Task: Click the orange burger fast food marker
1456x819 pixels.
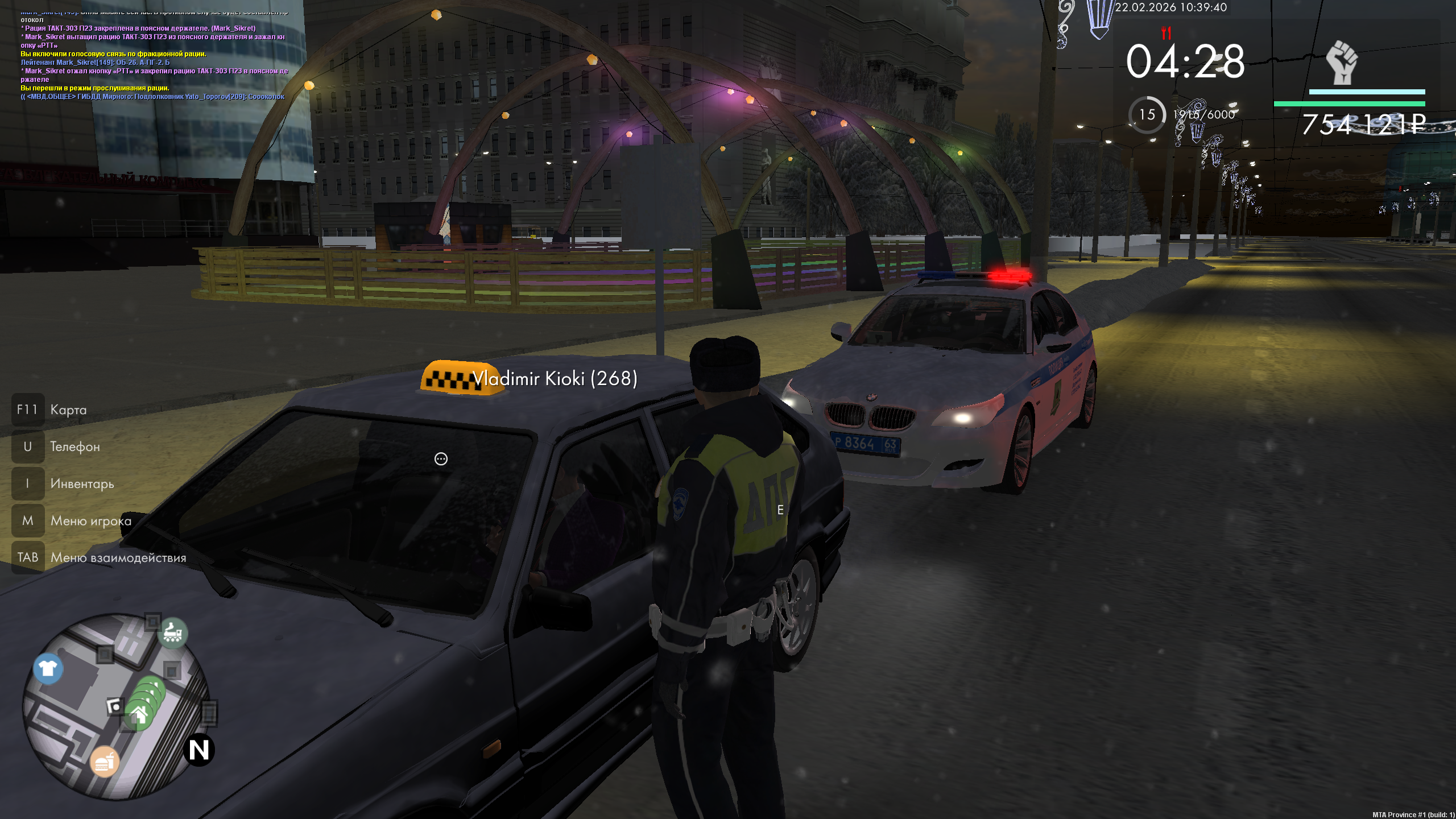Action: 105,762
